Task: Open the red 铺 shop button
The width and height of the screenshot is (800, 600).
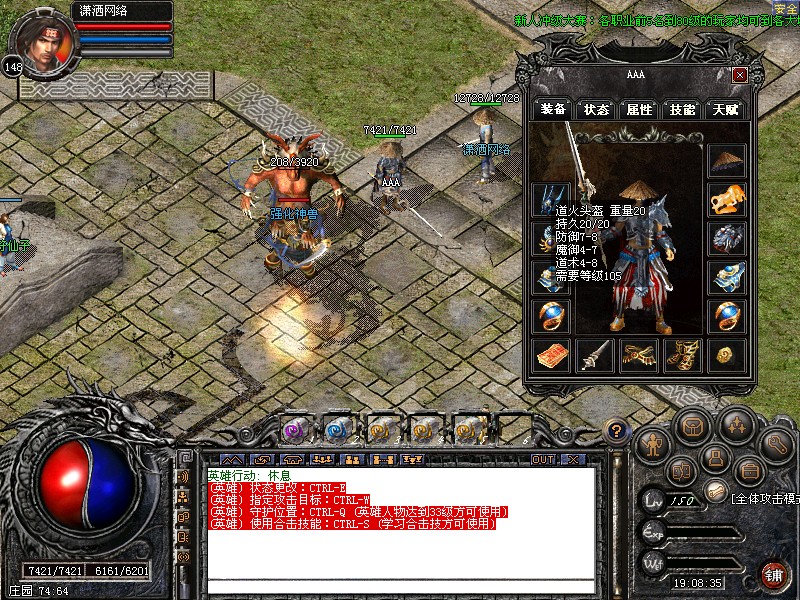Action: [x=774, y=575]
